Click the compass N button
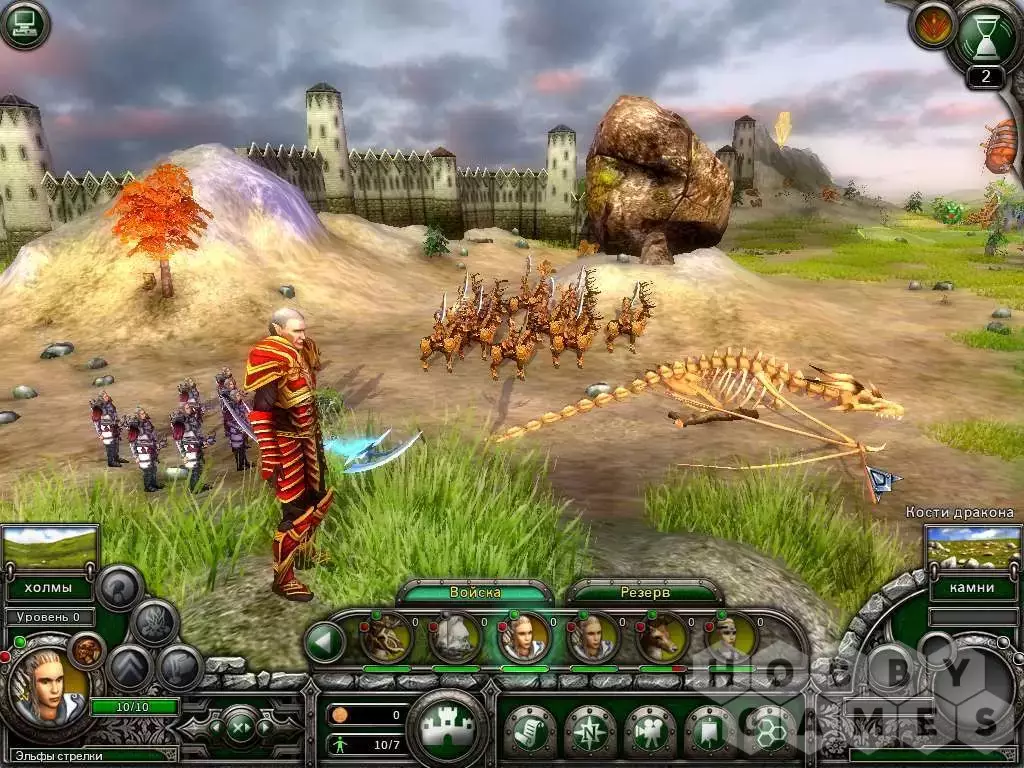The image size is (1024, 768). (589, 731)
